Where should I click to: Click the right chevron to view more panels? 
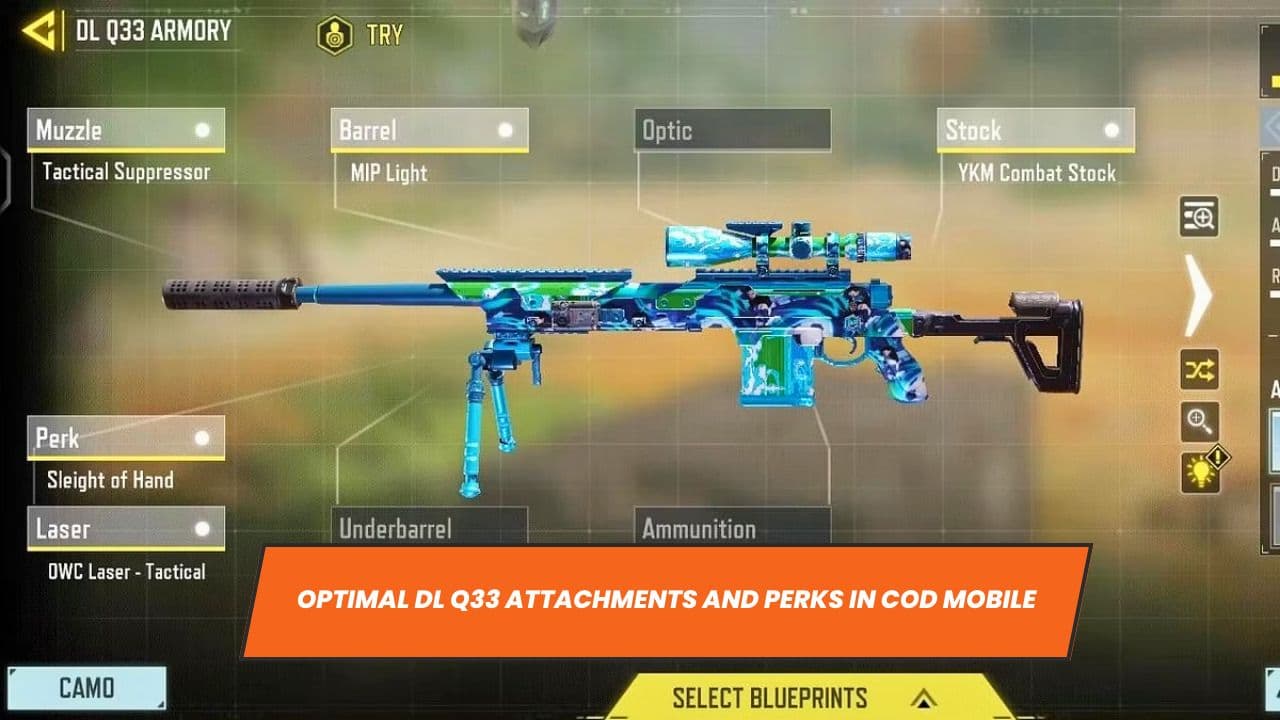pos(1197,295)
